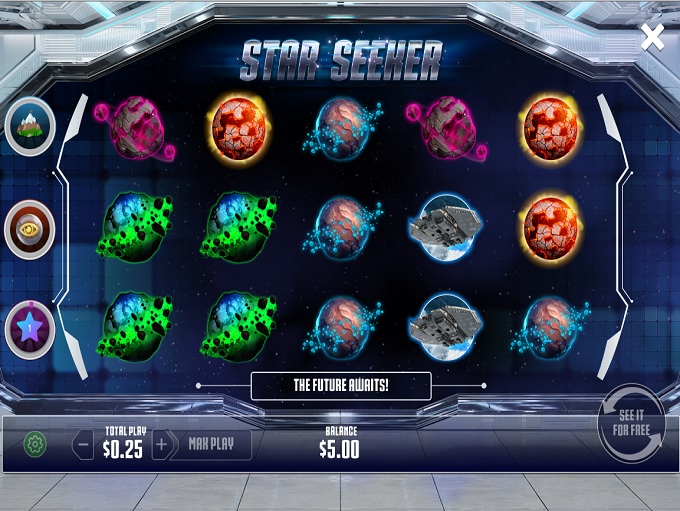680x511 pixels.
Task: Close the Star Seeker game window
Action: click(652, 38)
